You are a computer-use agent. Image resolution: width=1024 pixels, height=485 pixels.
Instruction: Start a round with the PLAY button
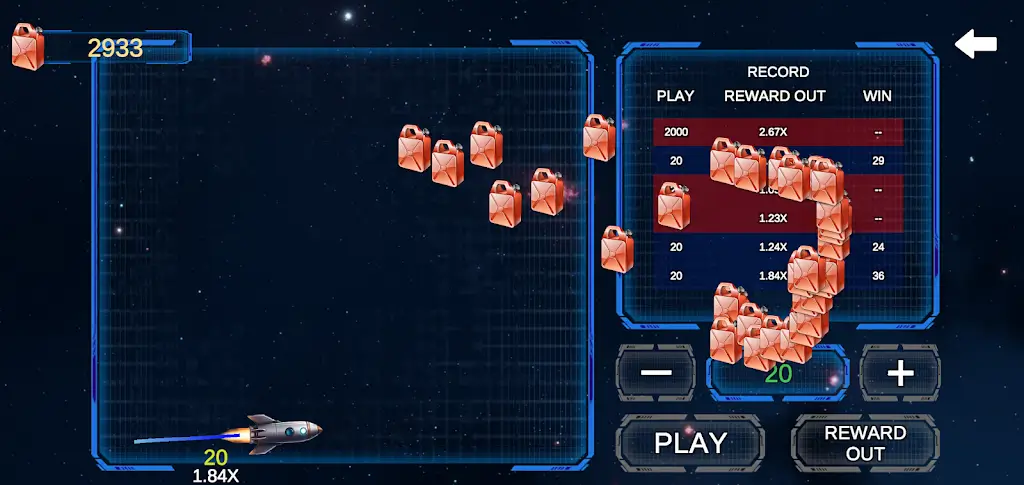[690, 442]
